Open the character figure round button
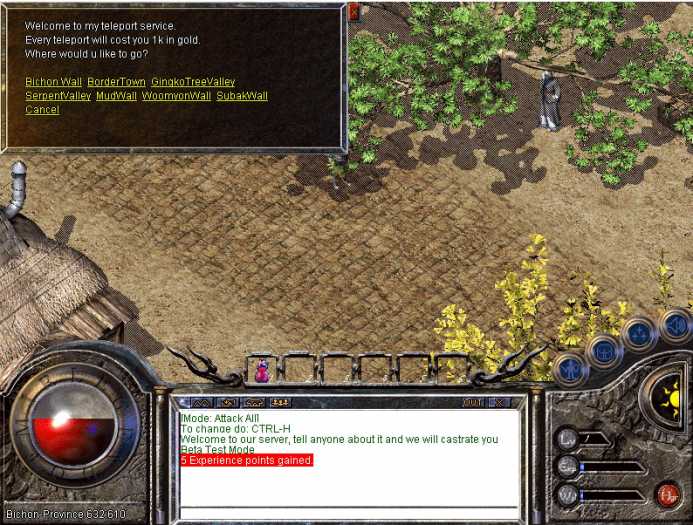Screen dimensions: 693x525 569,368
